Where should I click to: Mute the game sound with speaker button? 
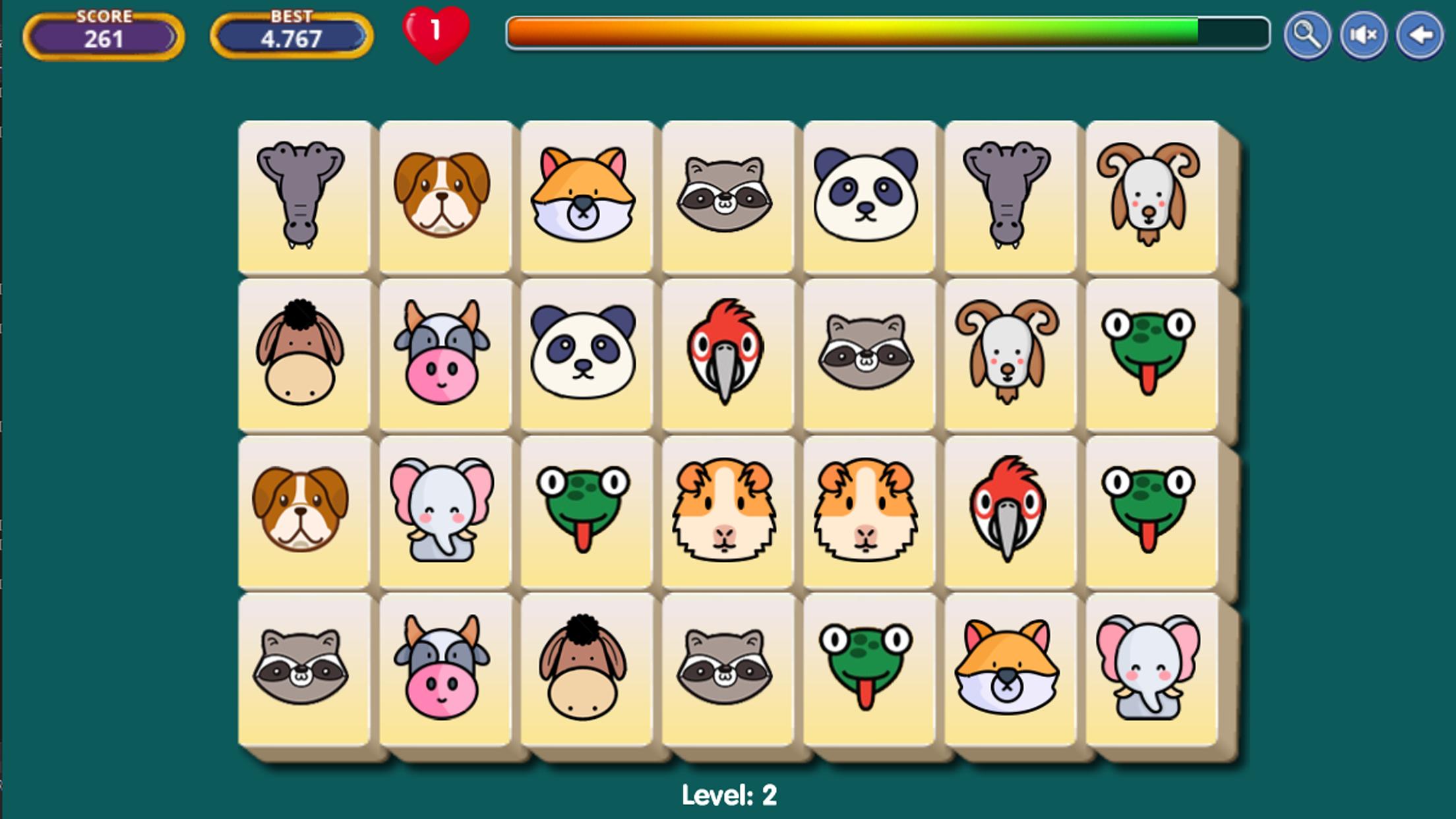[x=1362, y=36]
